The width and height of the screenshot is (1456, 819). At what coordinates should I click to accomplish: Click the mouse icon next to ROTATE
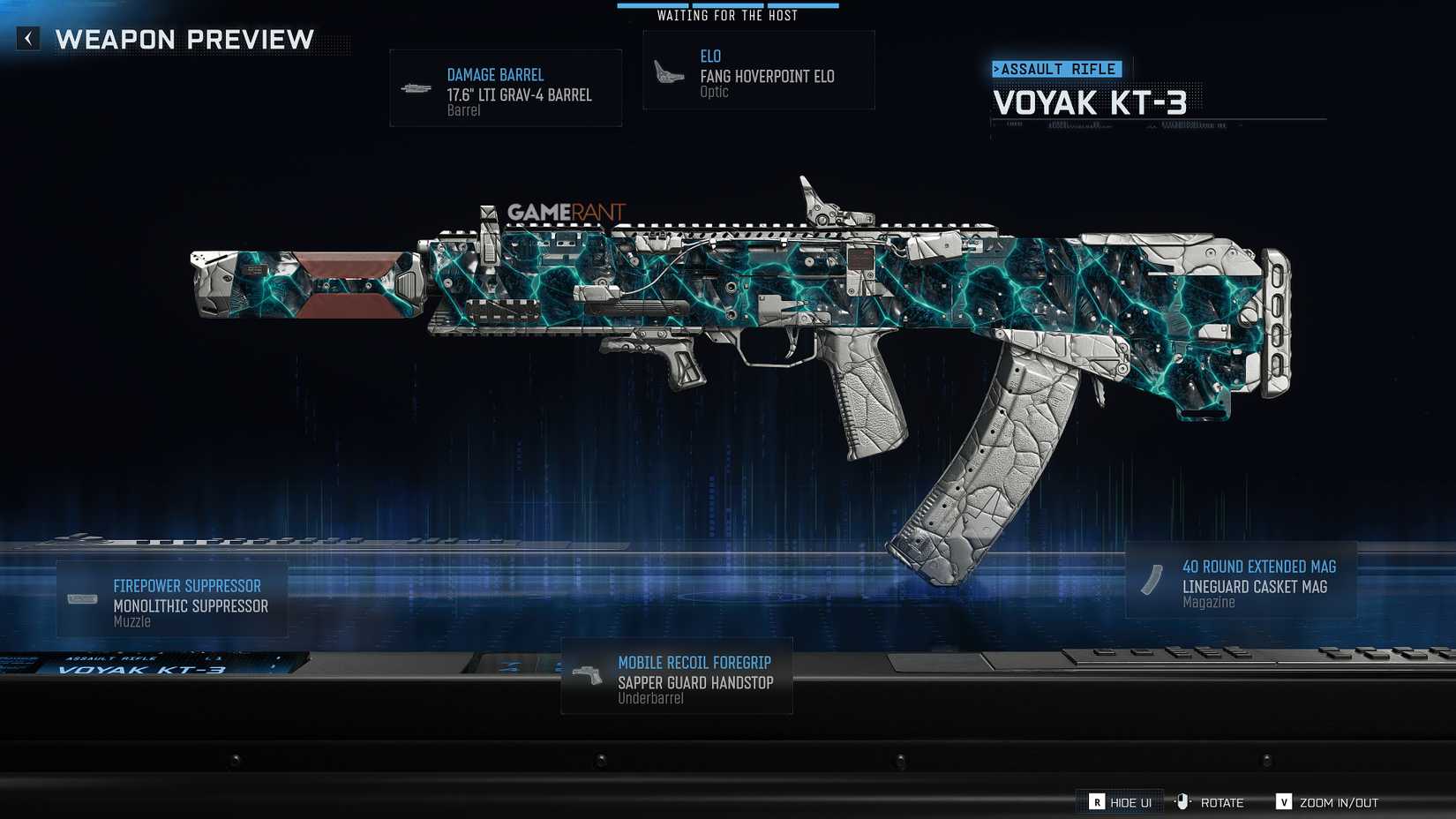[x=1183, y=802]
